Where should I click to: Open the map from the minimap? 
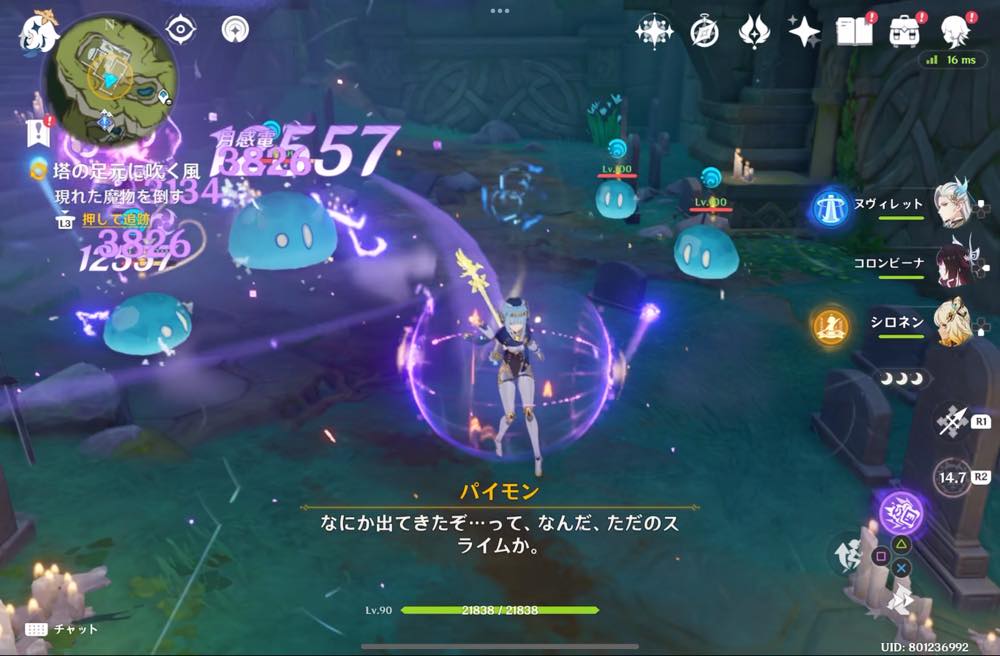click(x=110, y=82)
